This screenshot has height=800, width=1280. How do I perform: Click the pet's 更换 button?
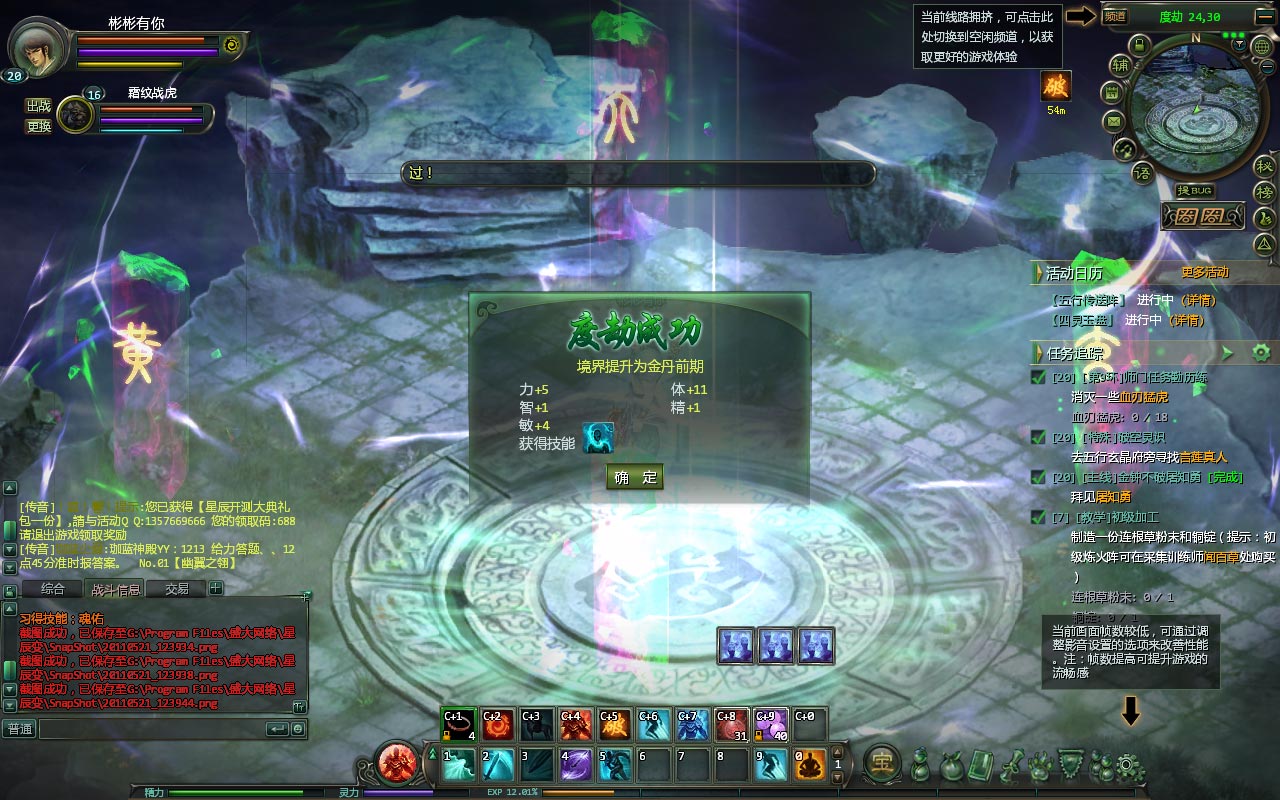pyautogui.click(x=38, y=126)
